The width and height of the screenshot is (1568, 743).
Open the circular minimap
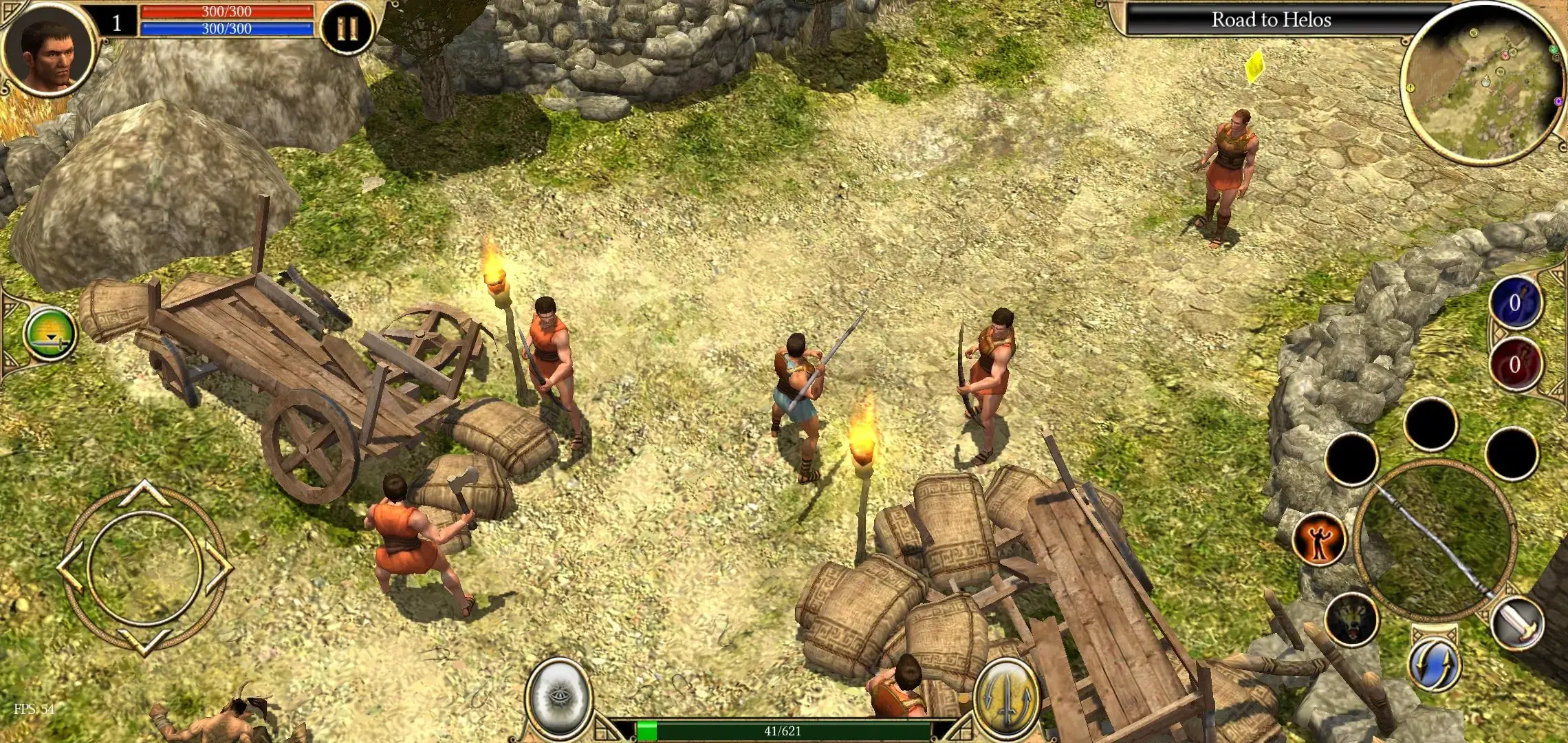click(1481, 85)
